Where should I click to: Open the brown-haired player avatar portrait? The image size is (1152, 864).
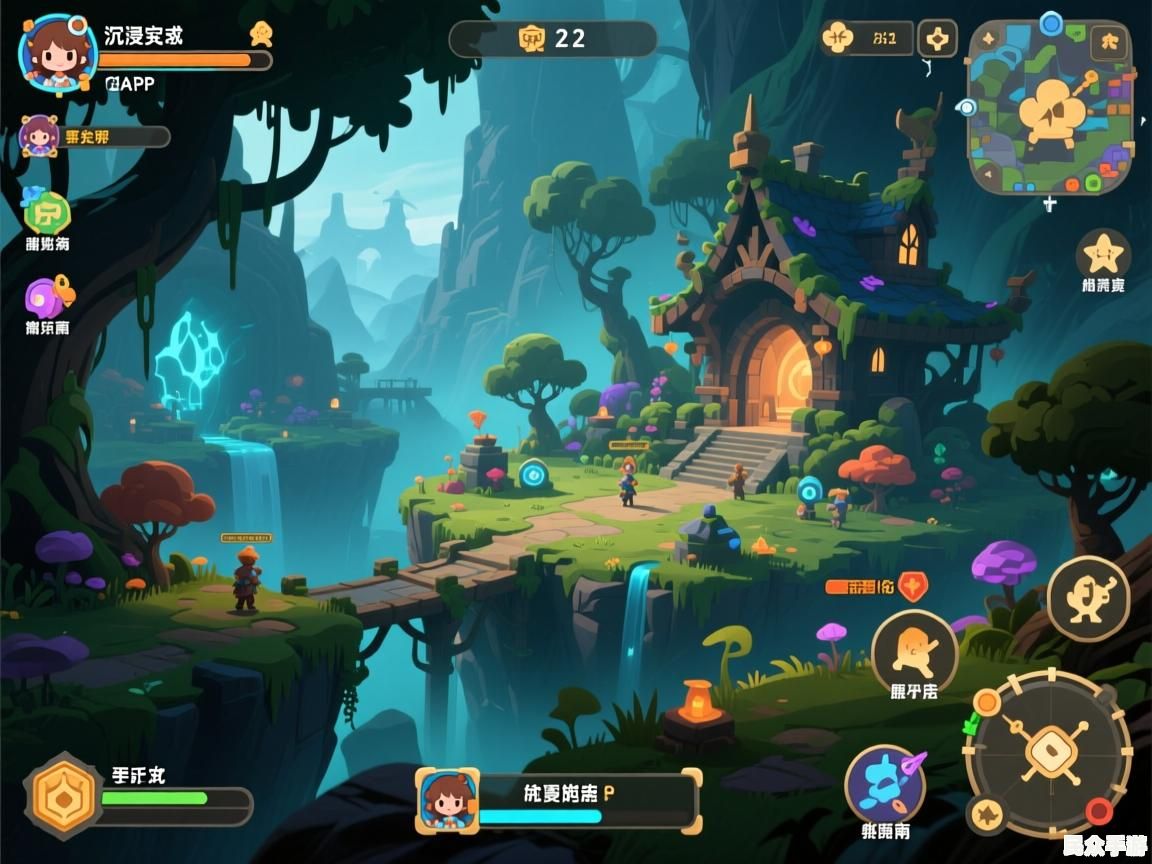click(x=57, y=53)
